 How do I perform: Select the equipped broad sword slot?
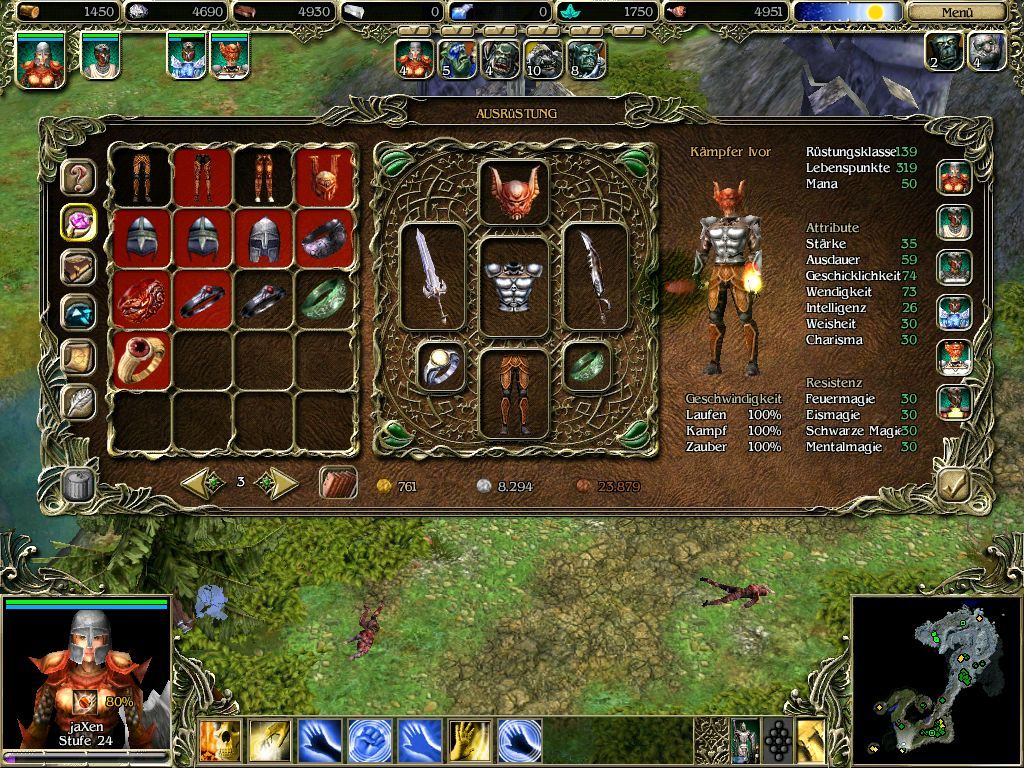pyautogui.click(x=432, y=275)
